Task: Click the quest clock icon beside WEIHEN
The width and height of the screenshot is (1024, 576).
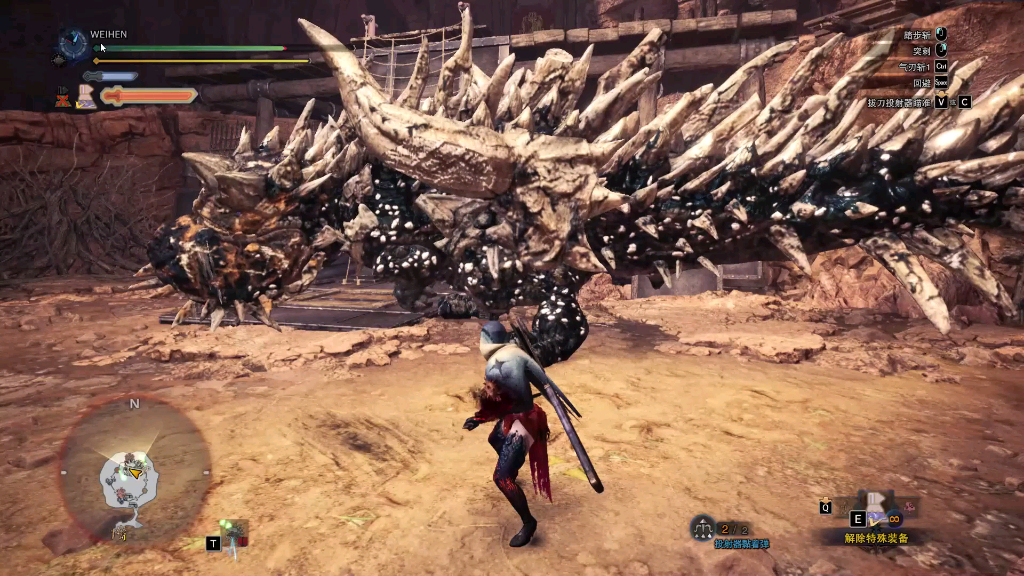Action: [73, 43]
